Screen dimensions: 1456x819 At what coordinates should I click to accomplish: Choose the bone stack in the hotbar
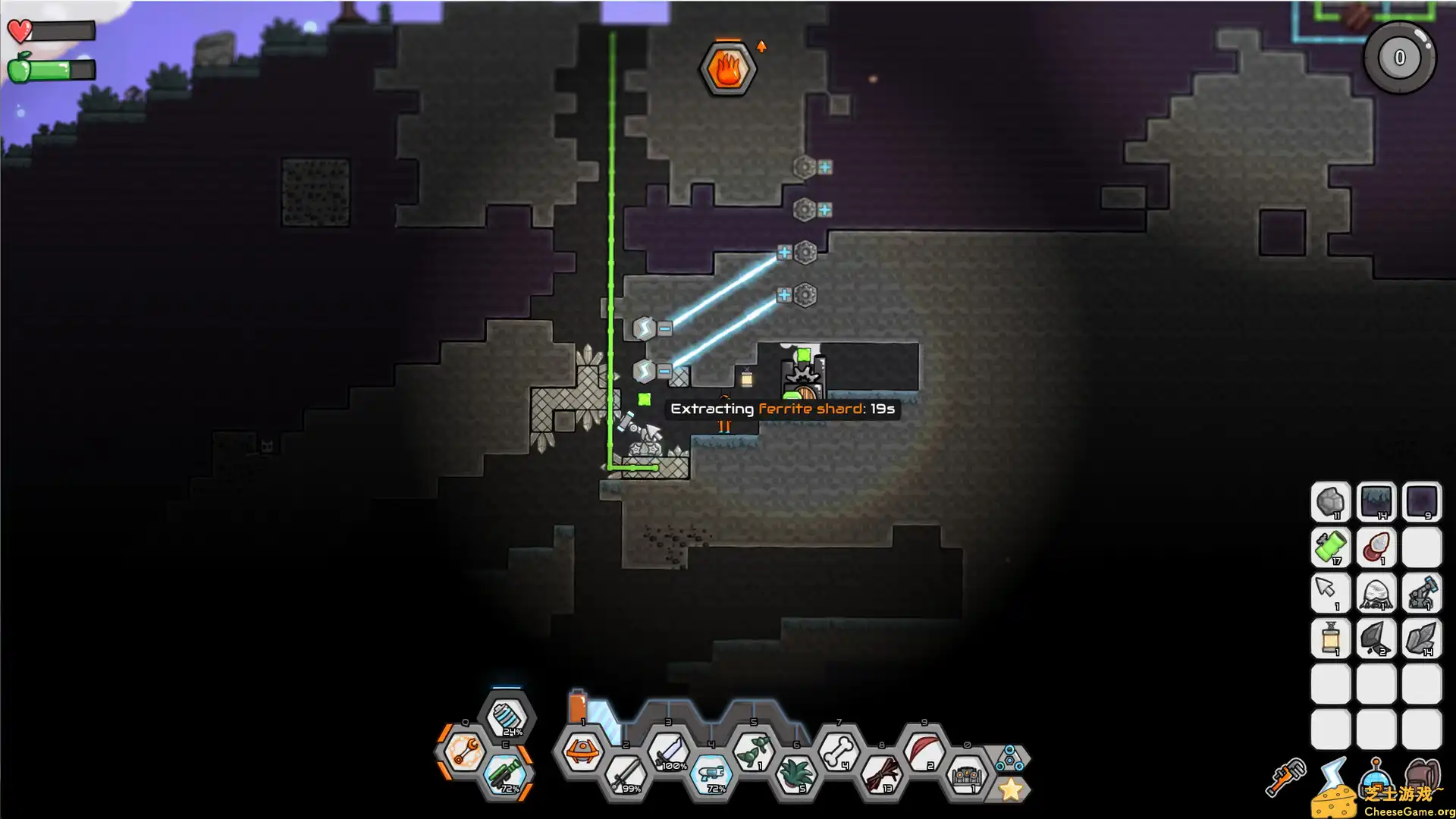[839, 751]
